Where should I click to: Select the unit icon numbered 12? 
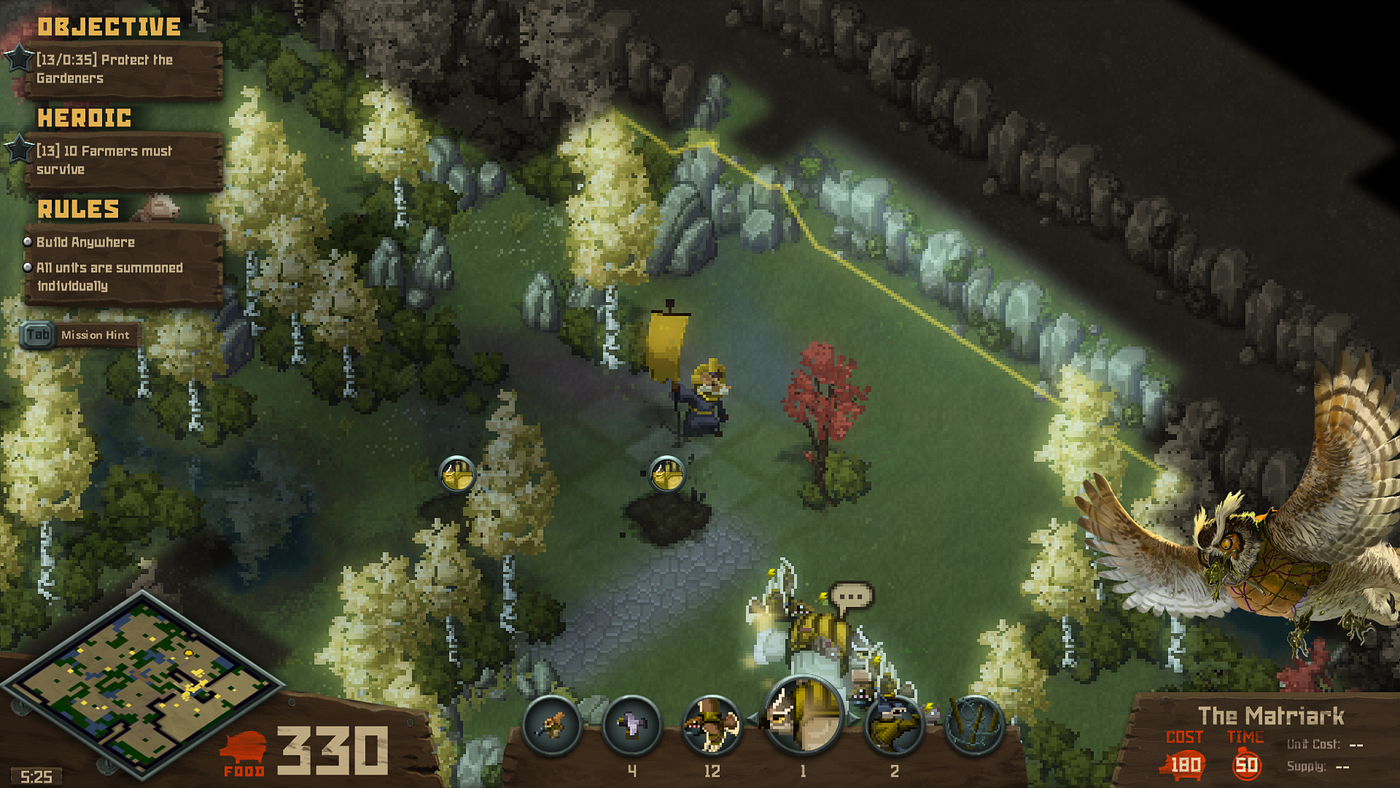tap(712, 725)
